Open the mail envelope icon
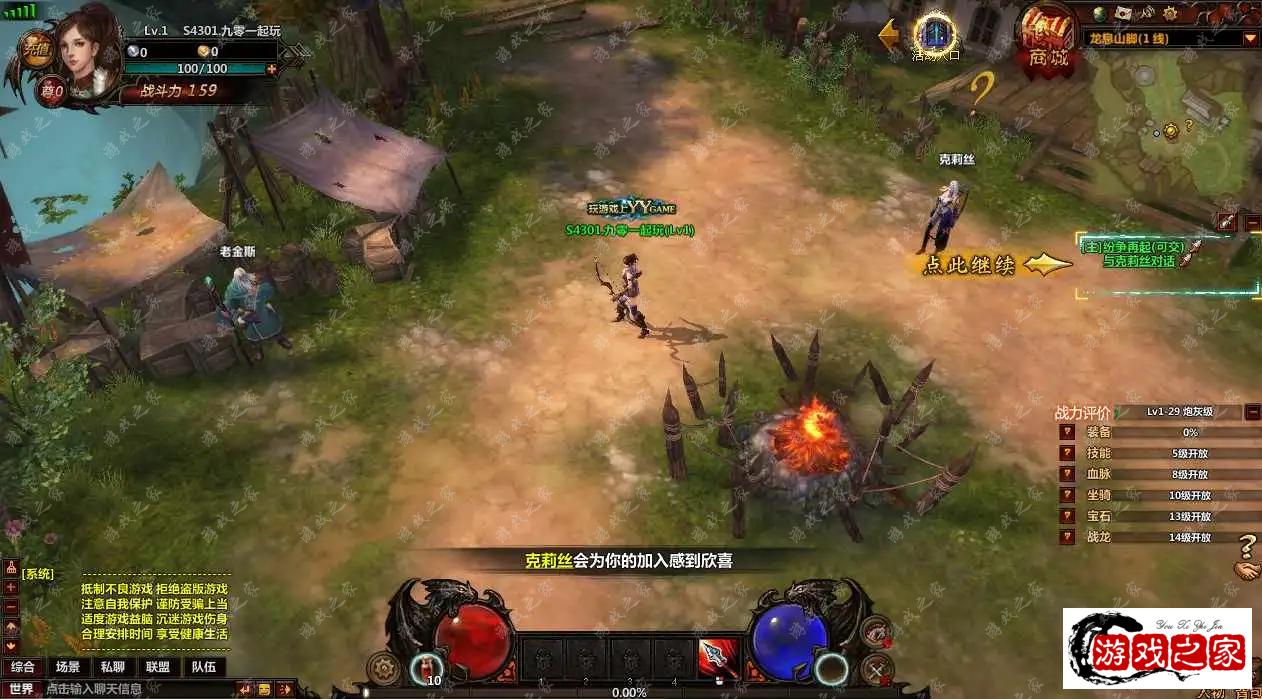The height and width of the screenshot is (699, 1262). point(1125,13)
